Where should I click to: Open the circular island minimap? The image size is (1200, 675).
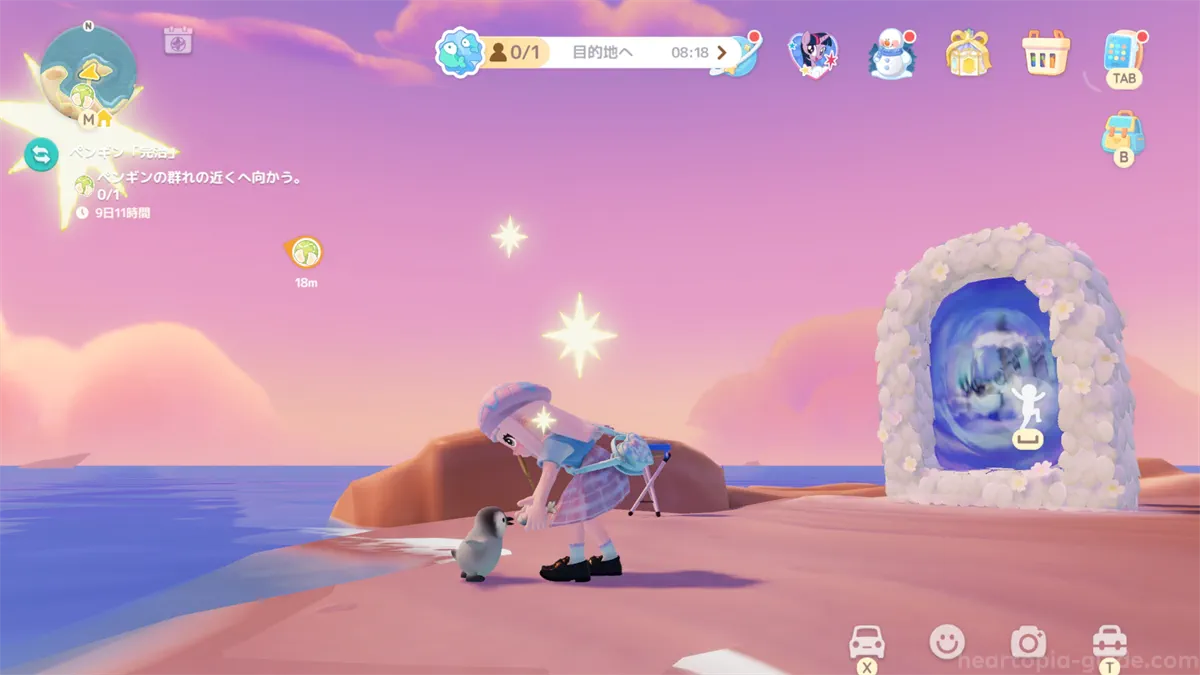(88, 73)
